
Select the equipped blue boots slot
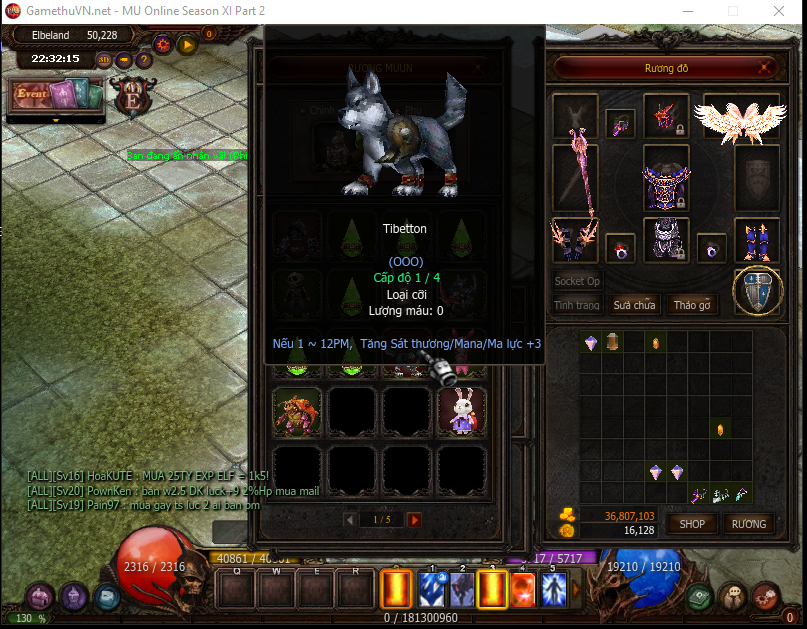coord(756,241)
